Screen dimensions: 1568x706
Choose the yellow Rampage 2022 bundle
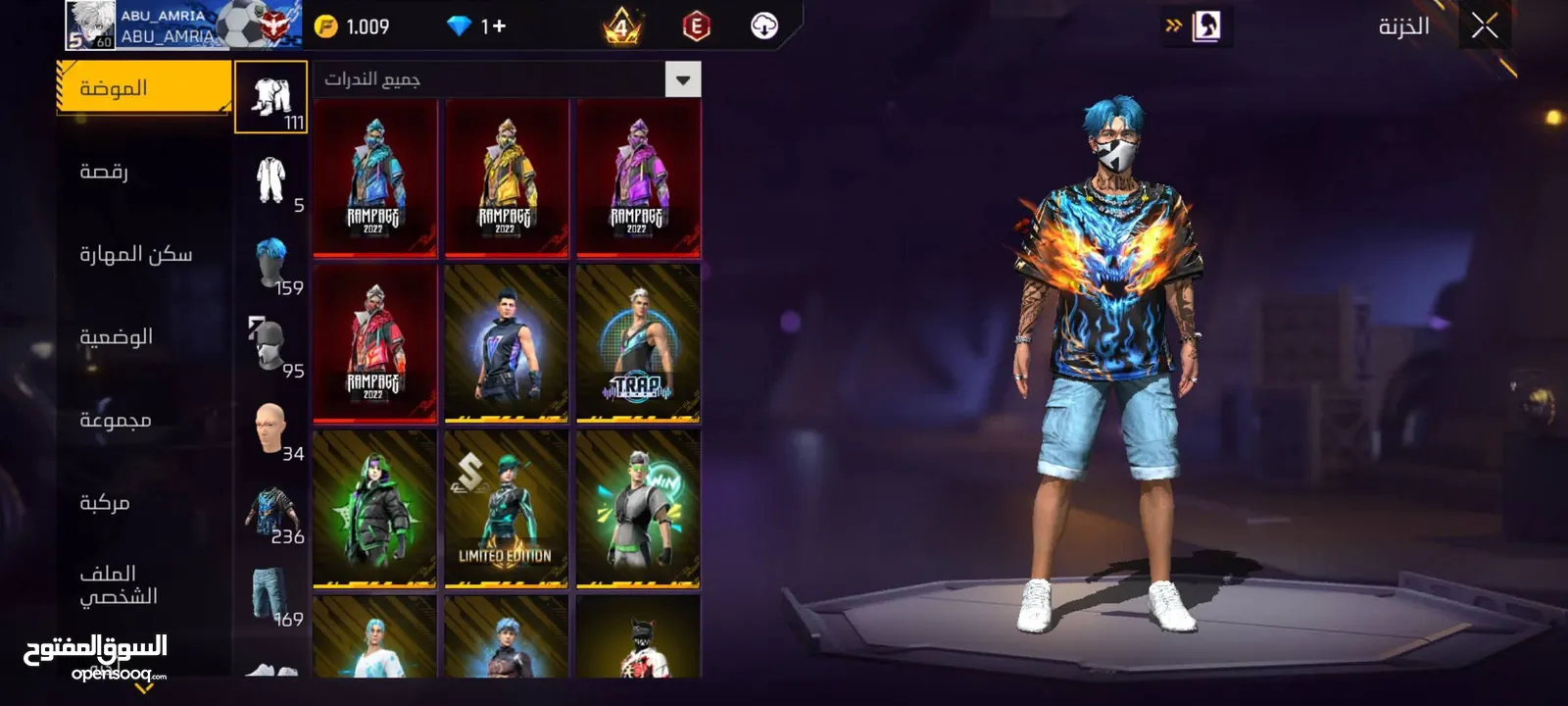pos(506,177)
